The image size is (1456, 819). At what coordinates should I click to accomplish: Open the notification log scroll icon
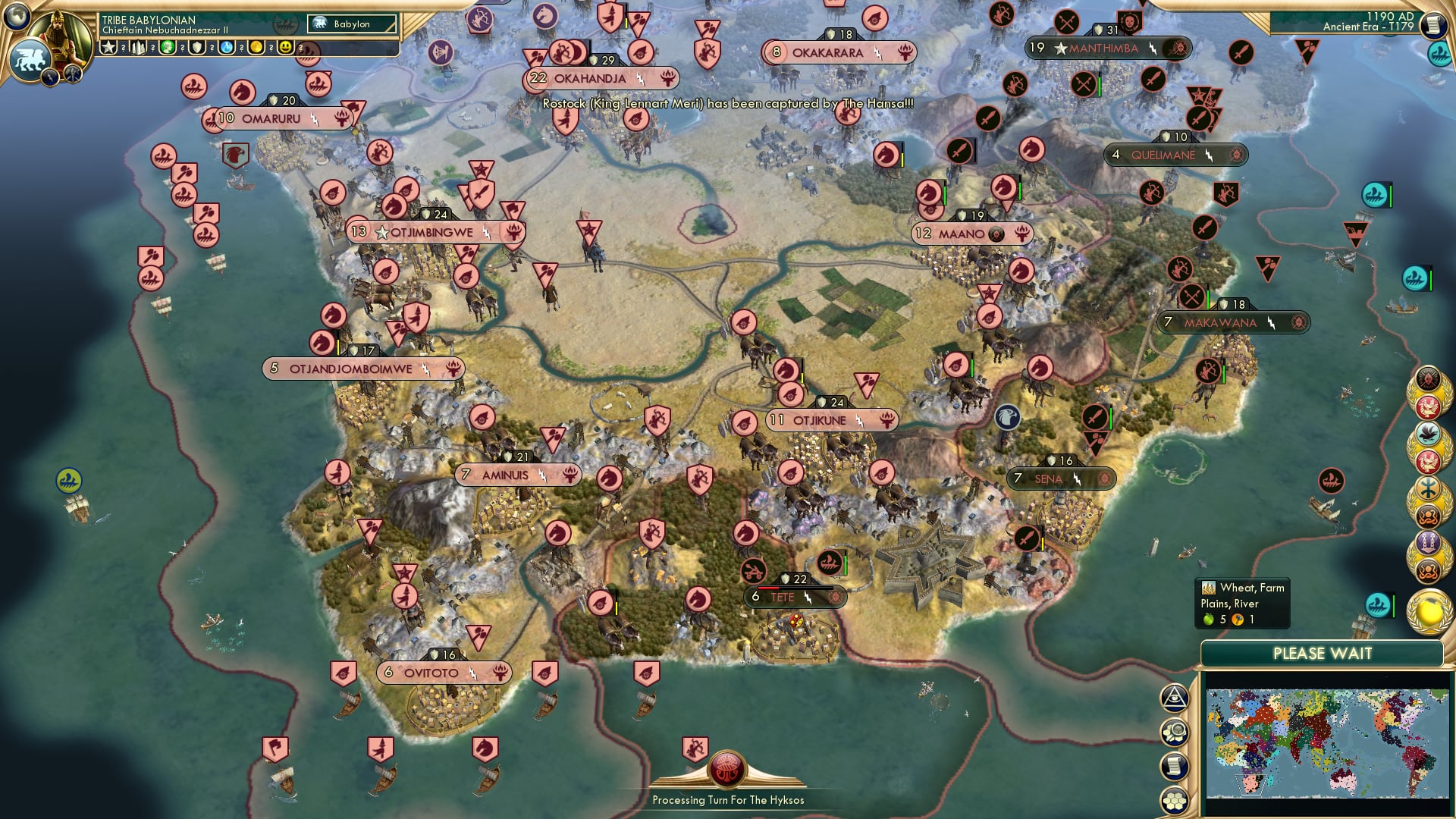(x=1175, y=765)
